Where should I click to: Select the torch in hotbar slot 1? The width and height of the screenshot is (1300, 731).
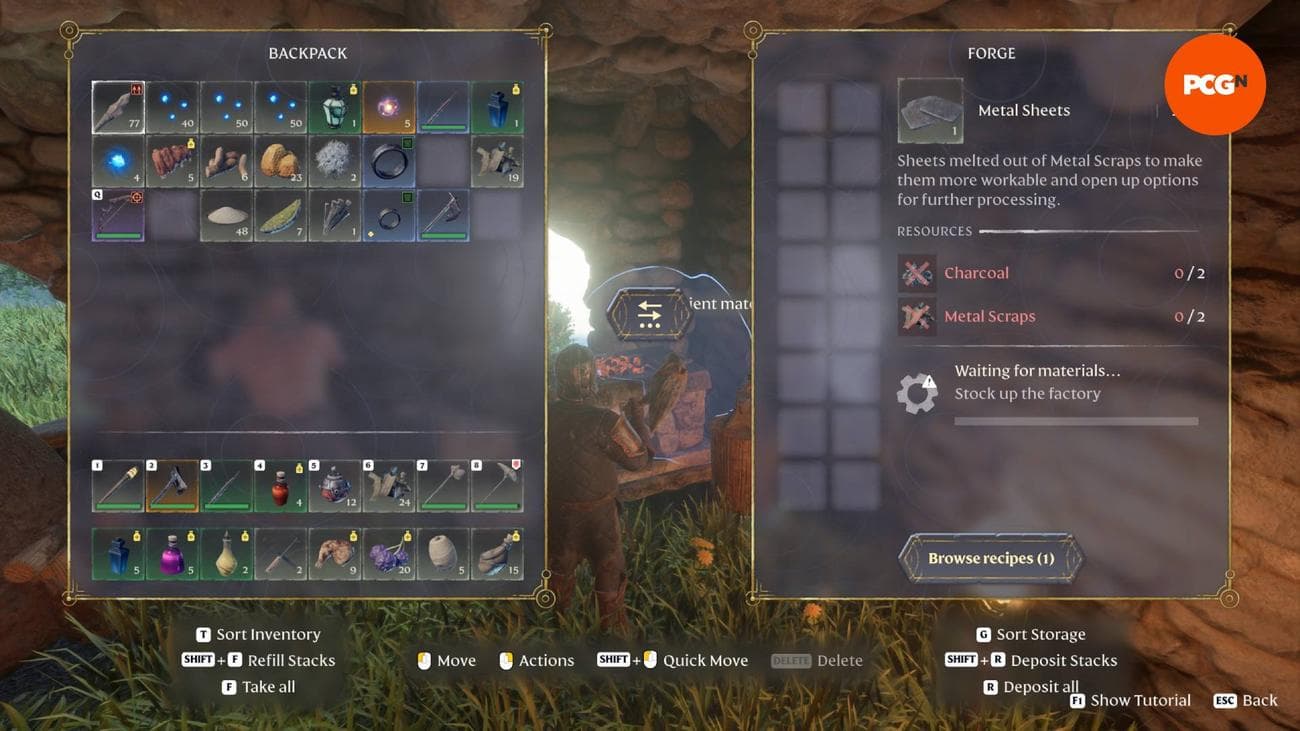click(118, 487)
